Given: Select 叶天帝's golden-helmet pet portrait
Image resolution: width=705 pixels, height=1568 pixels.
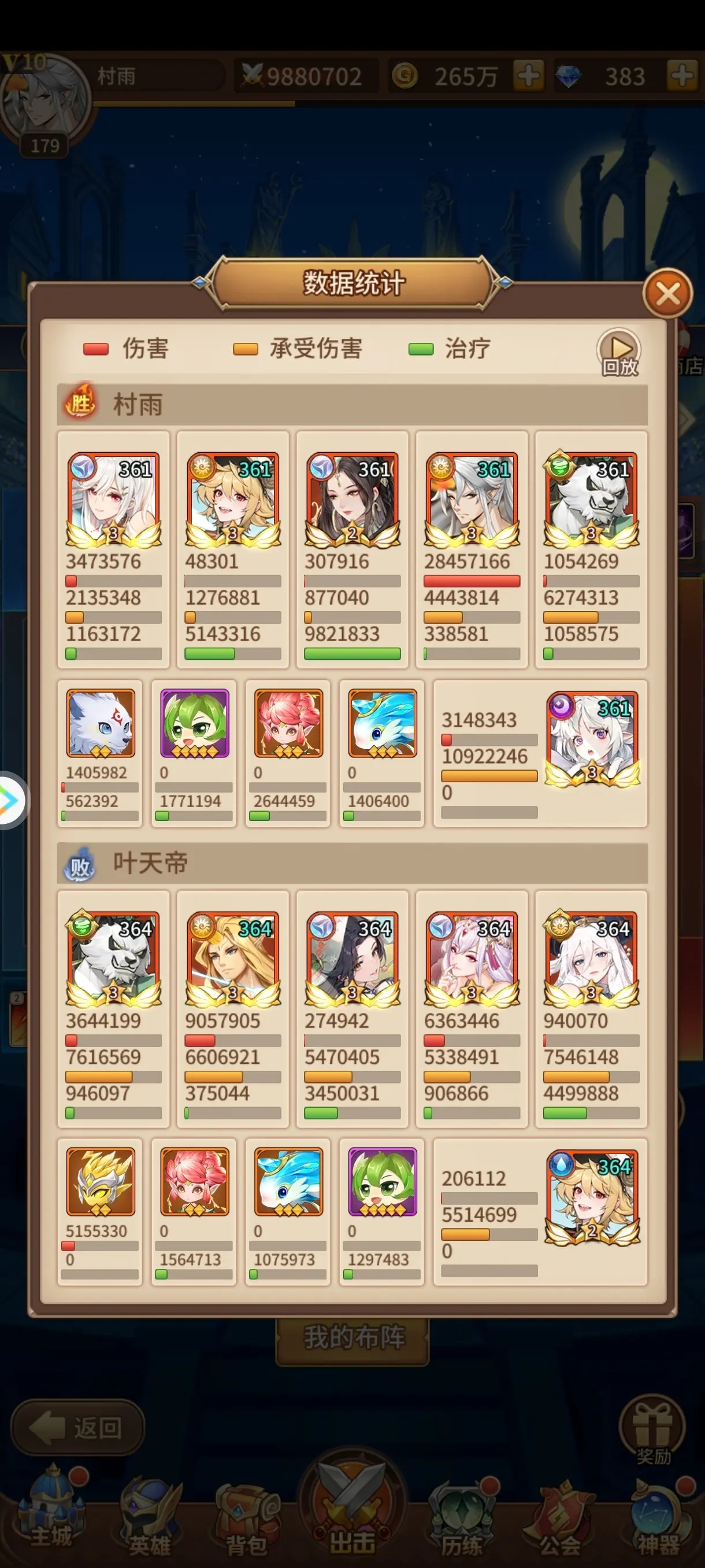Looking at the screenshot, I should click(x=101, y=1181).
